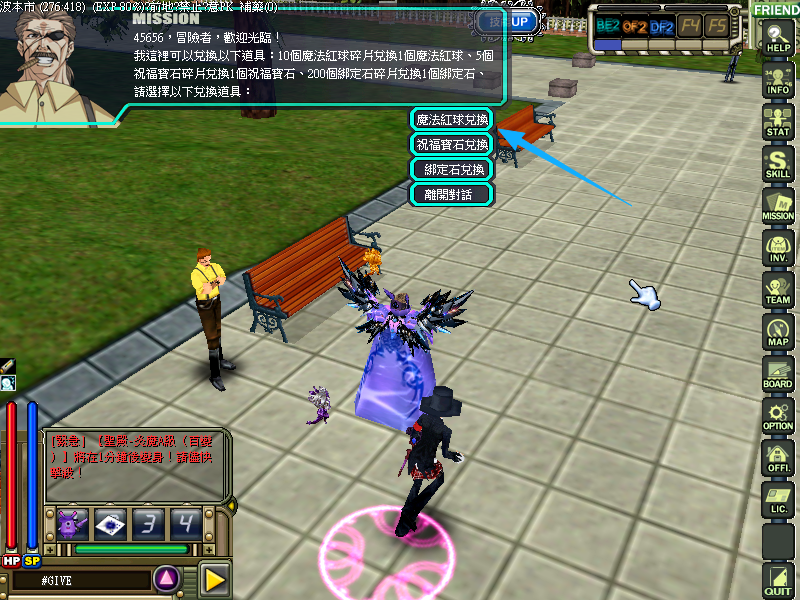
Task: Click the QUIT game button
Action: [x=777, y=580]
